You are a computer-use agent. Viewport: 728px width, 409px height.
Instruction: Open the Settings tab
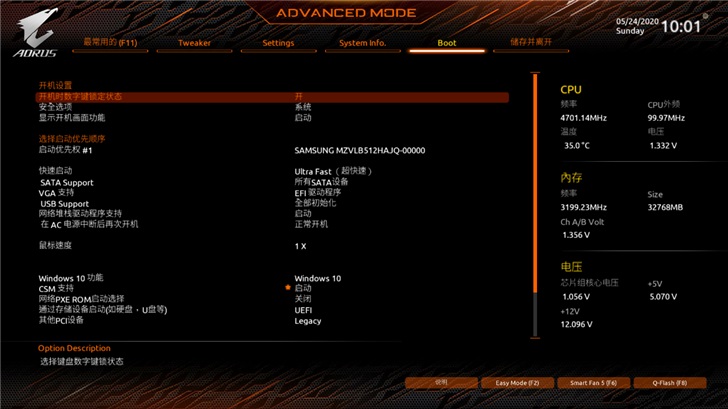click(278, 43)
